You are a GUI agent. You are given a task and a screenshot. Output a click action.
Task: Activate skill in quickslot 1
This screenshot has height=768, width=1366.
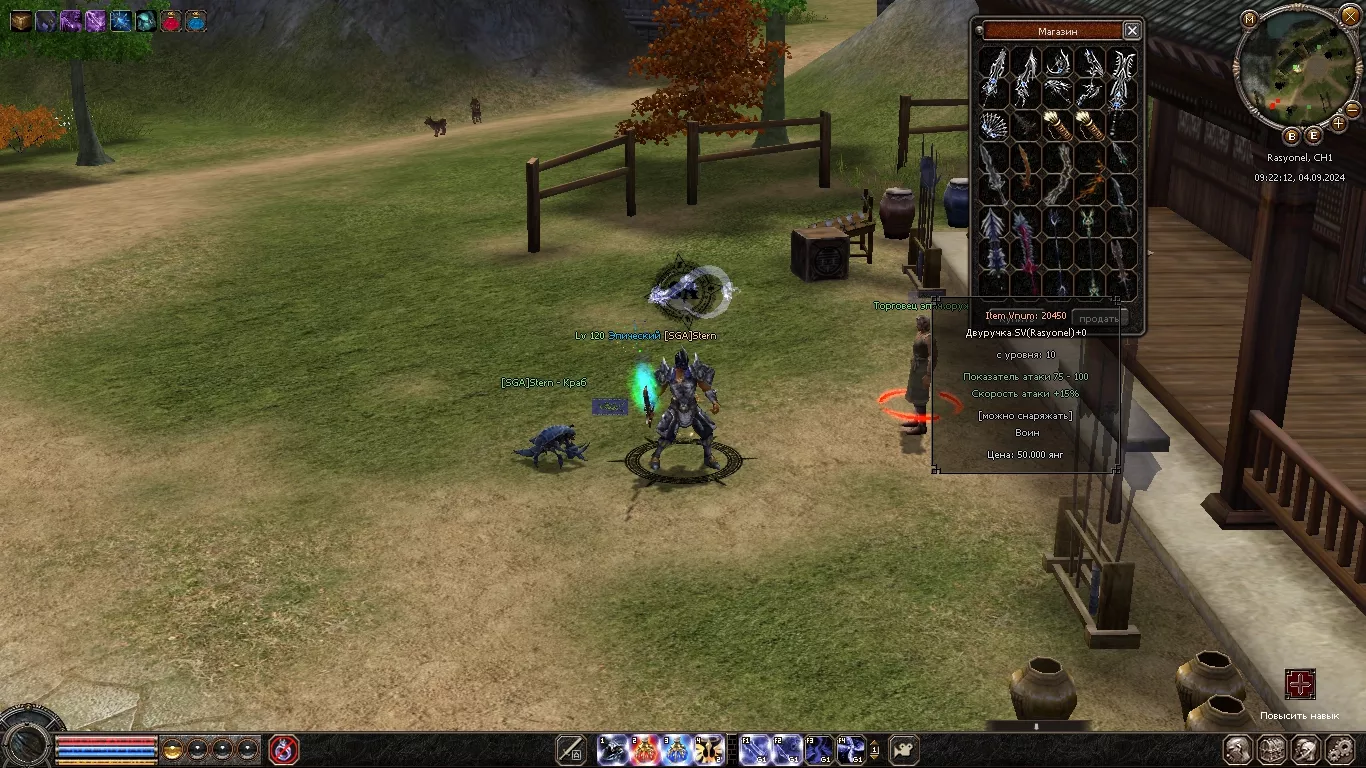tap(613, 749)
